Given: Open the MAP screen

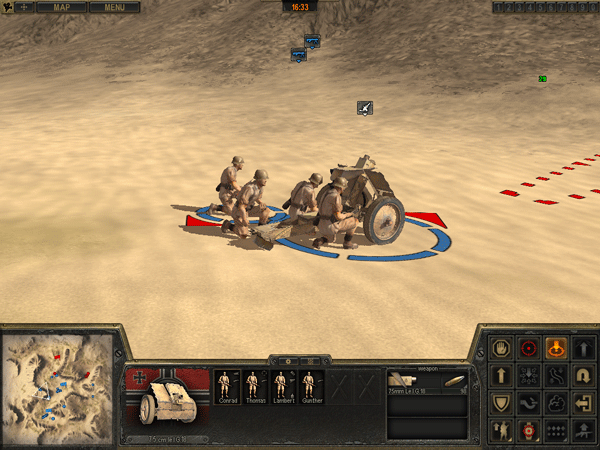Looking at the screenshot, I should point(63,7).
